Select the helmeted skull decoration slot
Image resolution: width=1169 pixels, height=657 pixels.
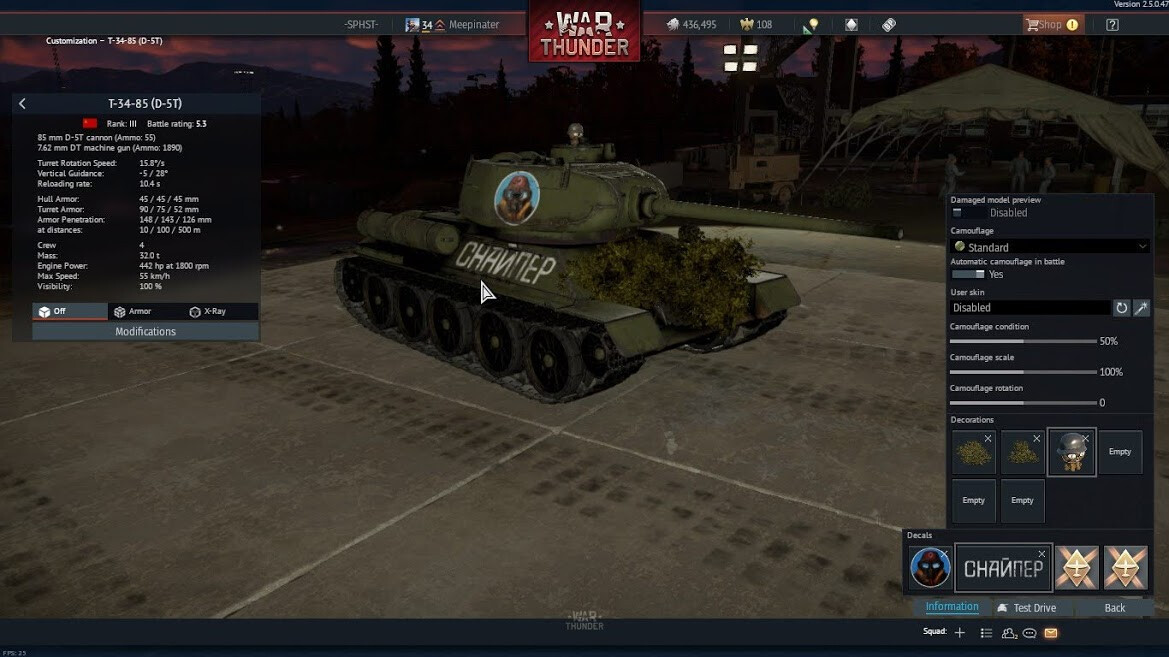tap(1071, 452)
